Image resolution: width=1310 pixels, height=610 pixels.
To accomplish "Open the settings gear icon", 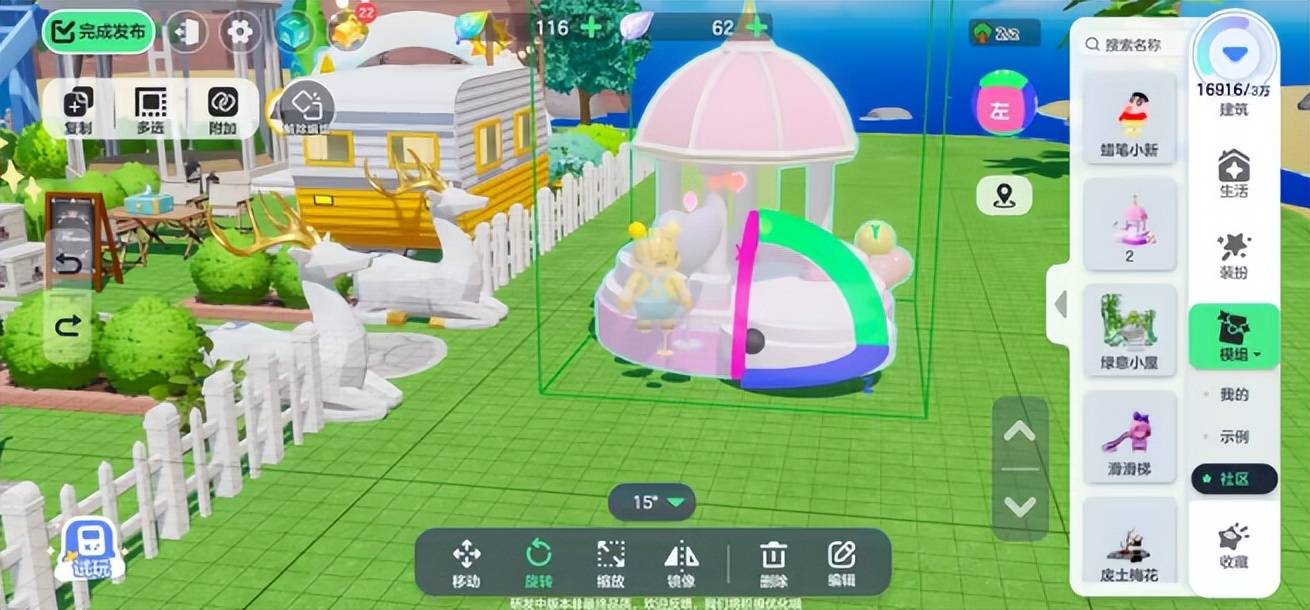I will (240, 32).
